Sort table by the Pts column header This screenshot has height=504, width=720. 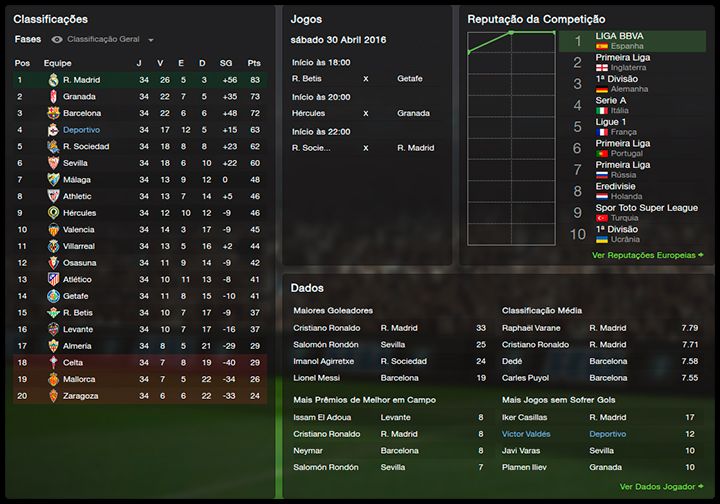coord(253,63)
